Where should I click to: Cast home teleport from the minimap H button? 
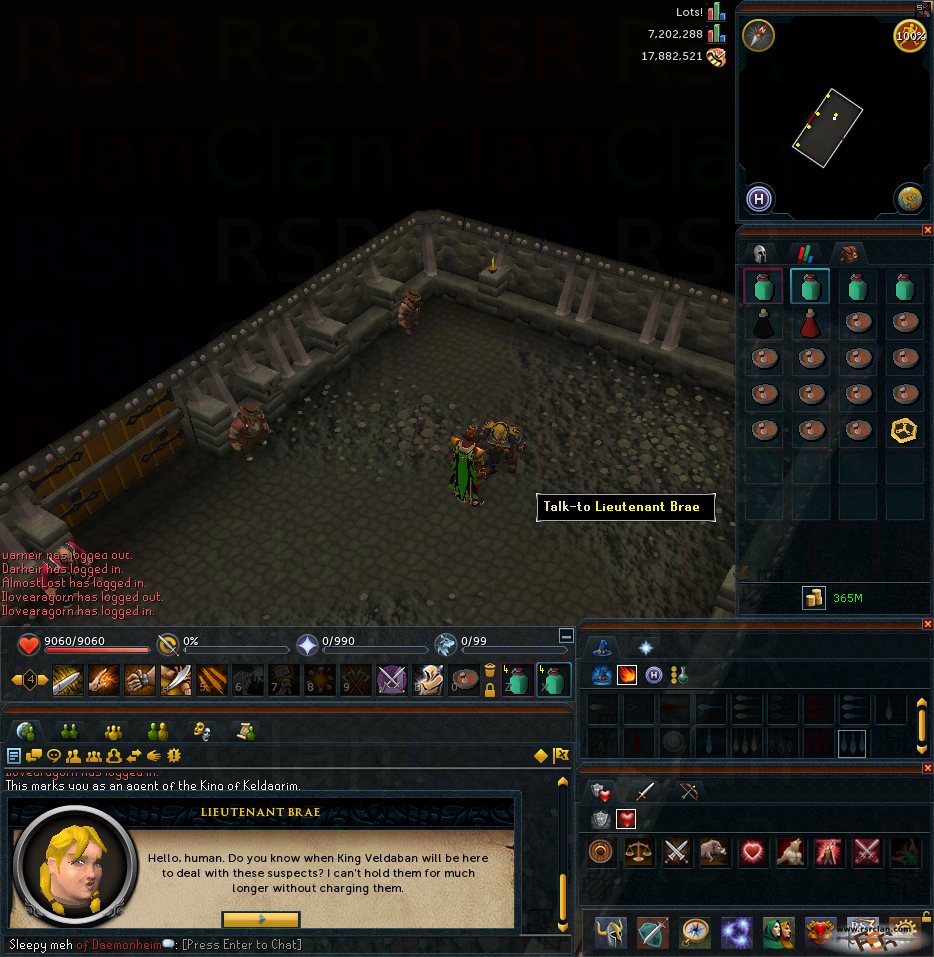click(760, 199)
